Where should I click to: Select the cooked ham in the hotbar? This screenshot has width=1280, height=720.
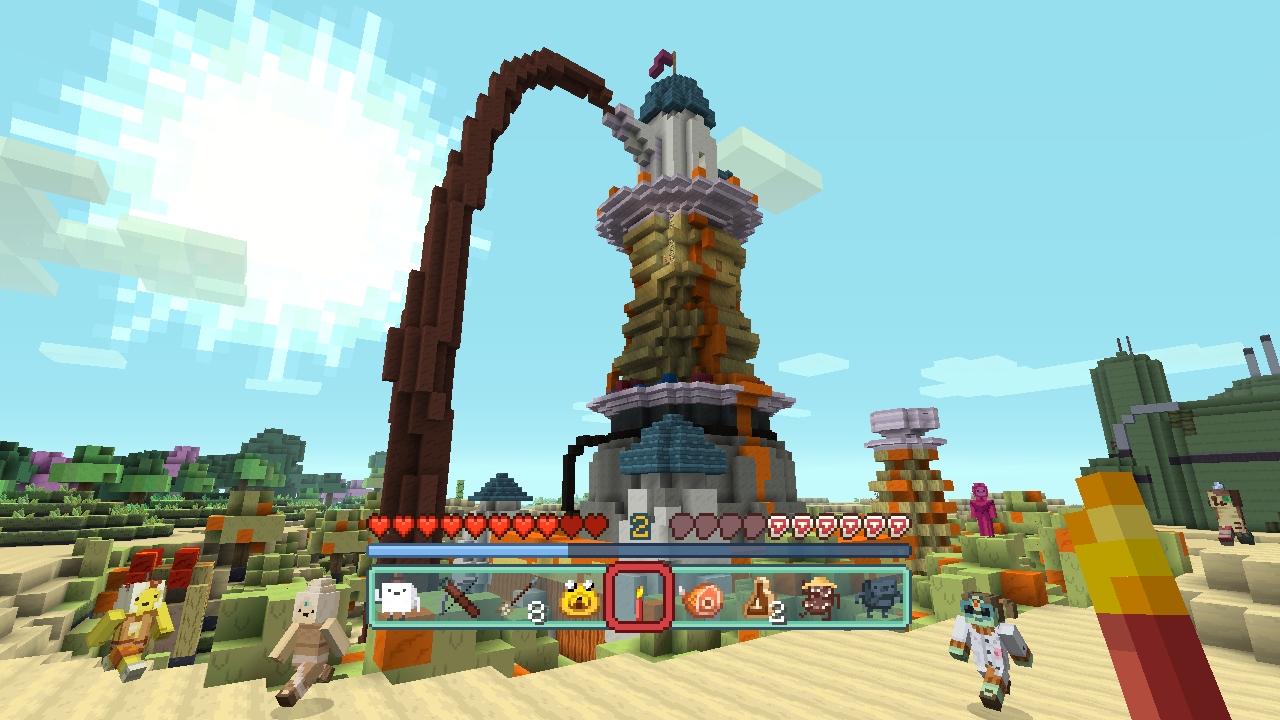pos(703,598)
